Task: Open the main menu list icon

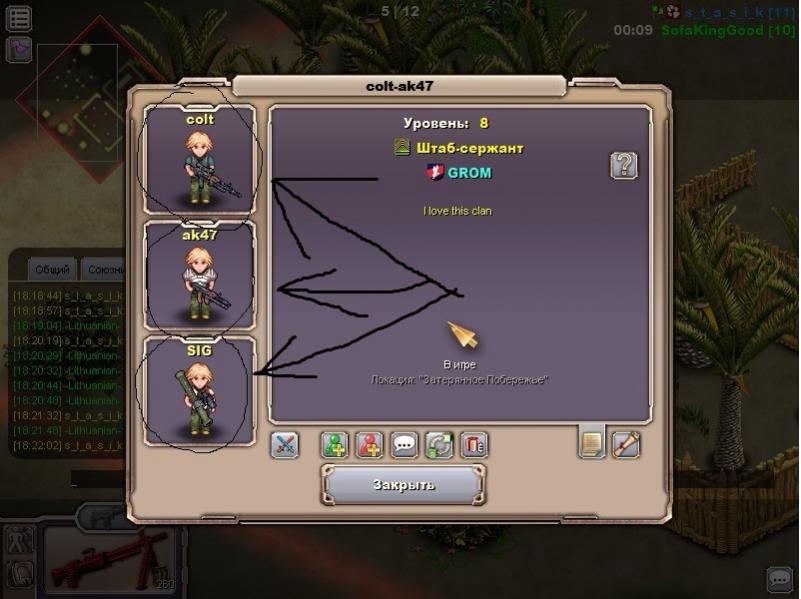Action: [x=19, y=17]
